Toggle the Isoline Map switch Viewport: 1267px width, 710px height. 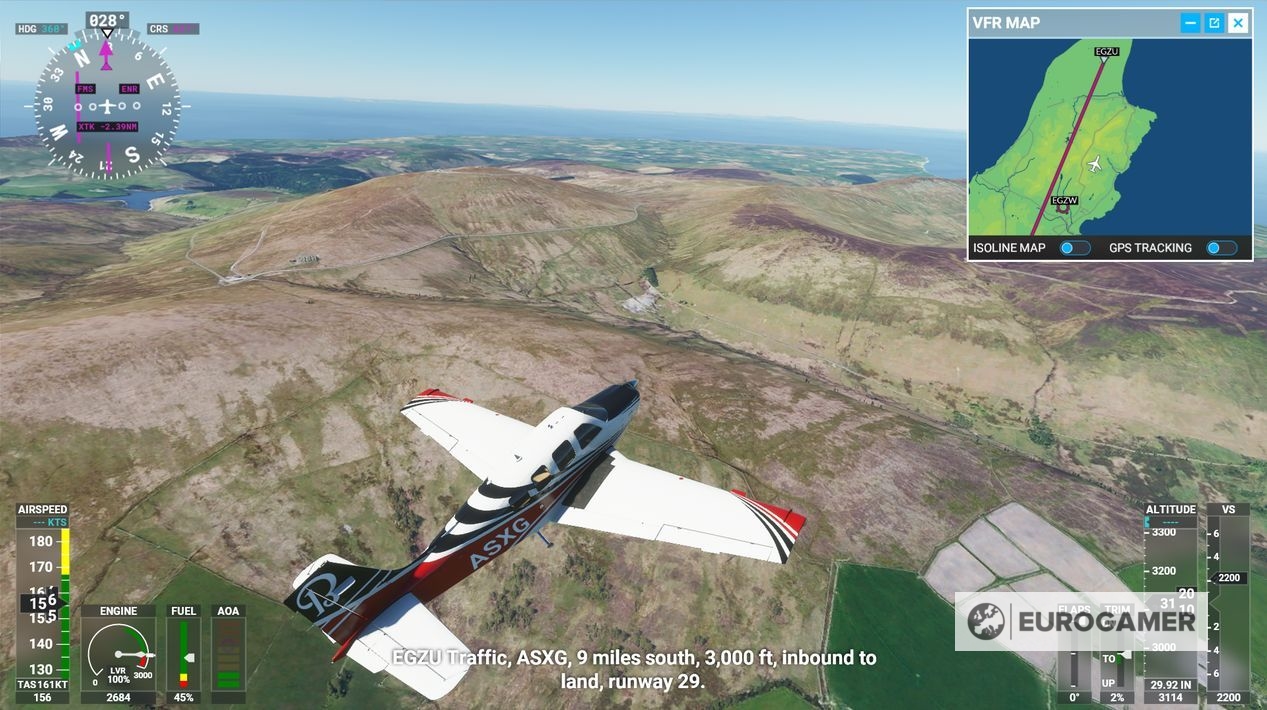(1074, 248)
